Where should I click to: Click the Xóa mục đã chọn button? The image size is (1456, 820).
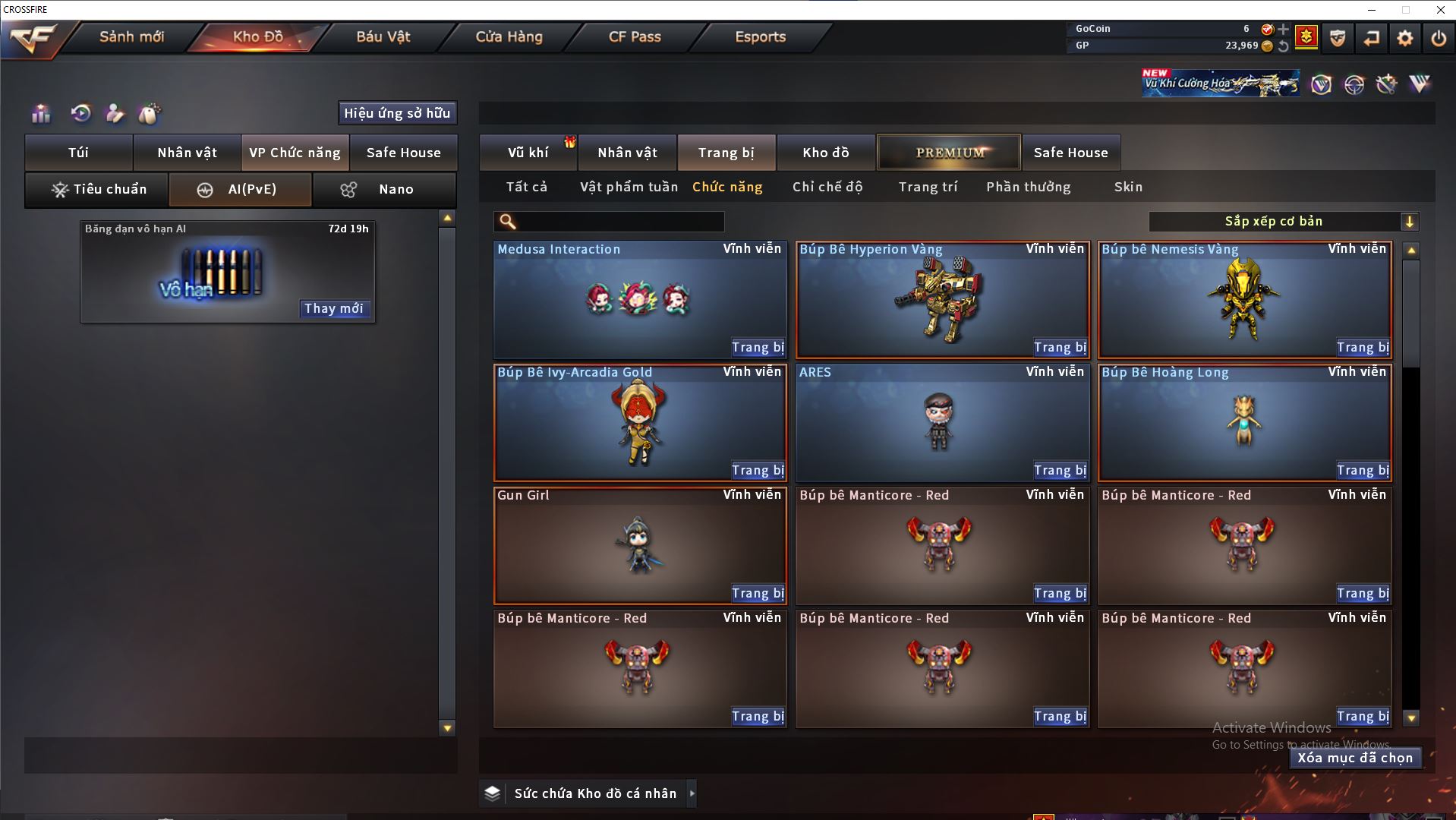(x=1354, y=758)
